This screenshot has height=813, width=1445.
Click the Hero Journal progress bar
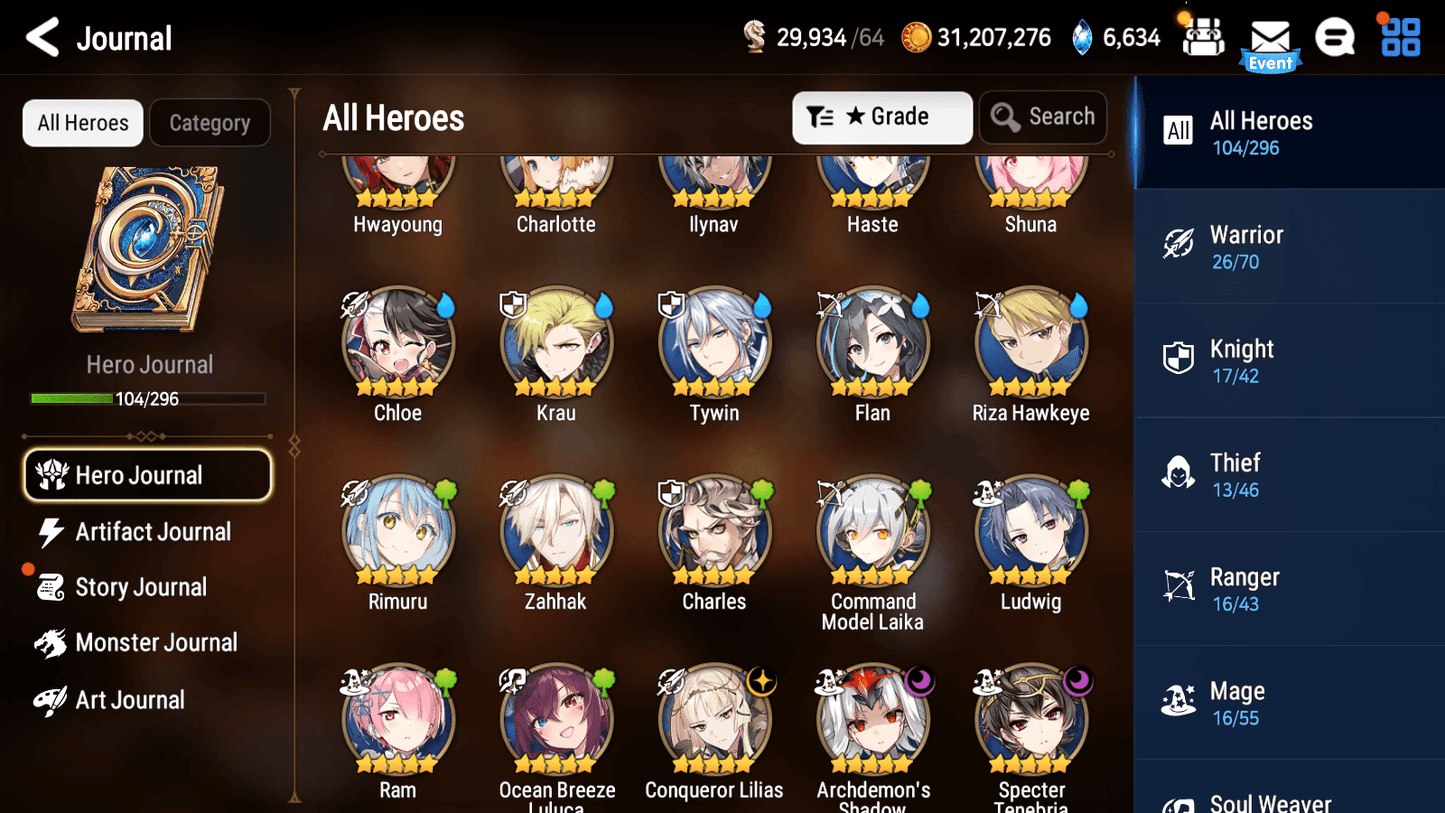pos(149,398)
